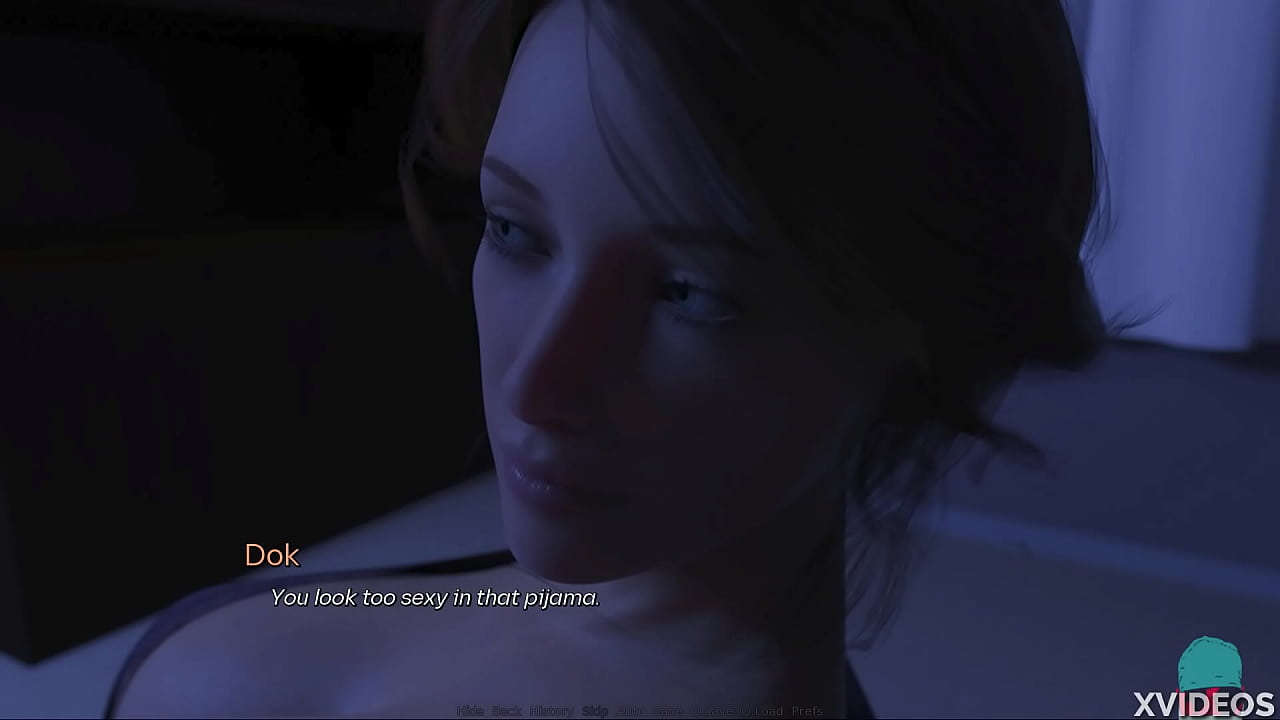Click the speaker name Dok
The image size is (1280, 720).
pyautogui.click(x=273, y=556)
